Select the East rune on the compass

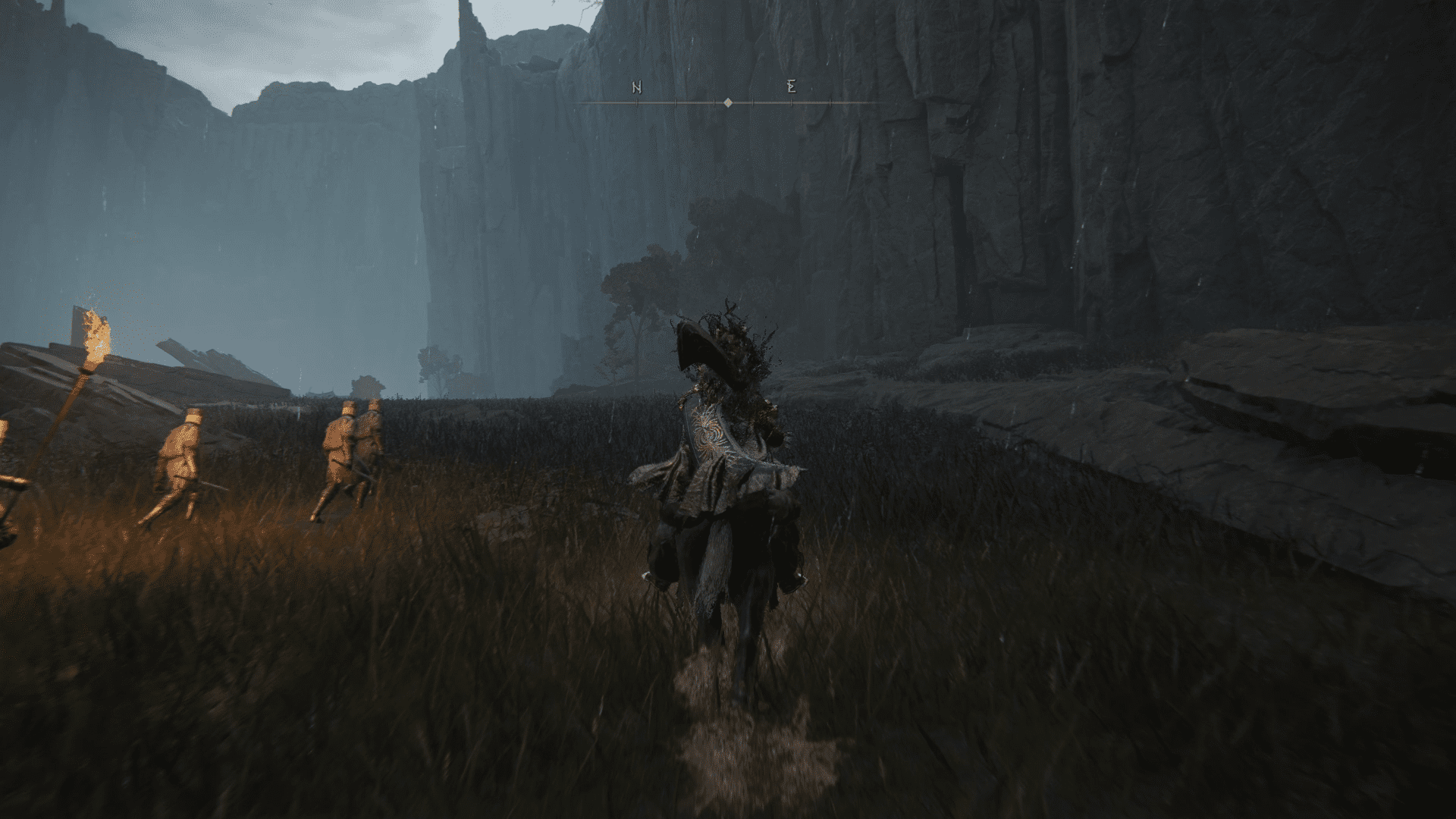click(792, 87)
